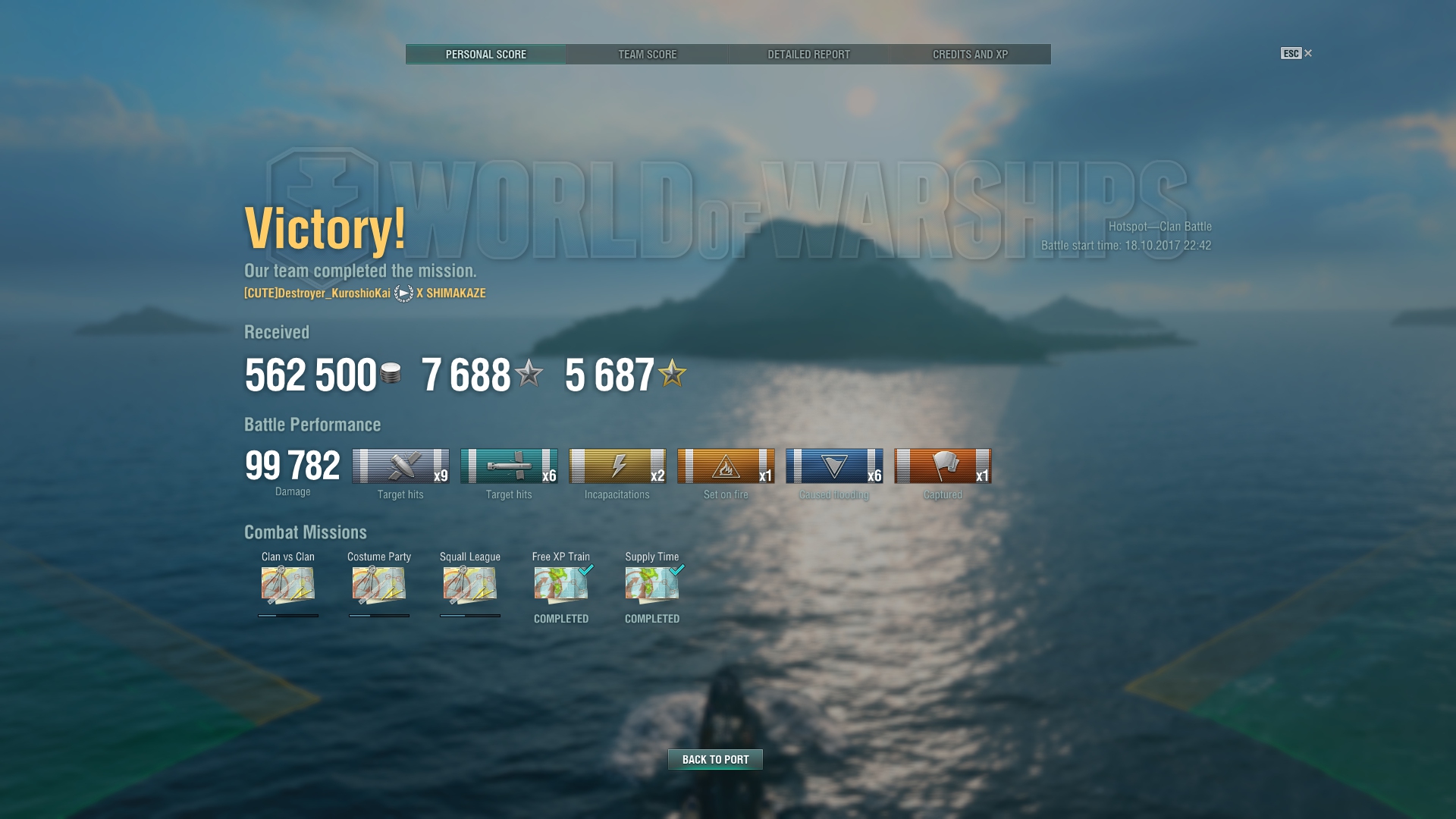Select the completed Supply Time mission
Screen dimensions: 1456x819
(652, 585)
